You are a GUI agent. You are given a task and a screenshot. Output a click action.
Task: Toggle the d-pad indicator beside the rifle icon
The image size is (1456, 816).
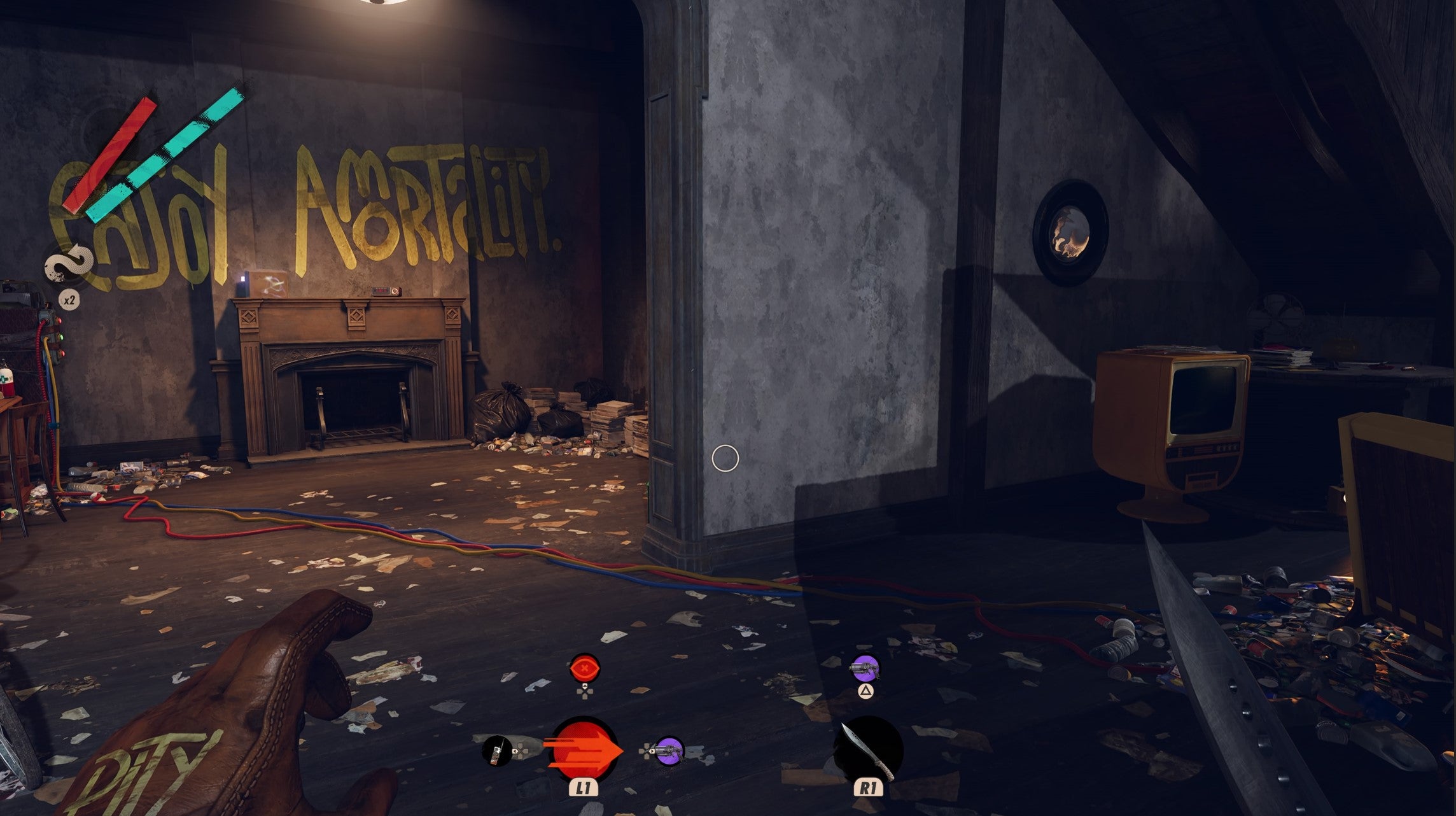tap(521, 752)
